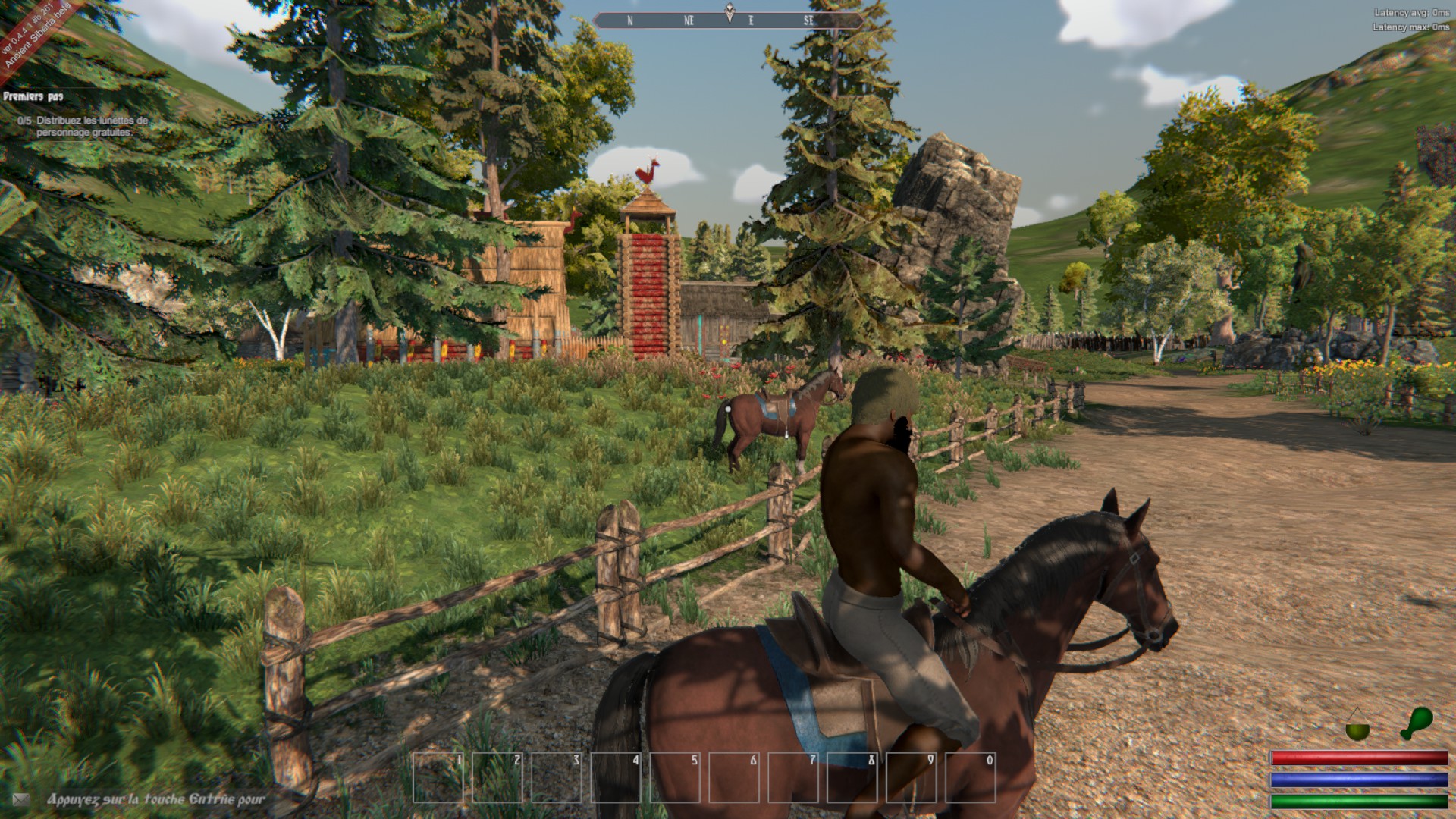Click the Entrée key prompt message

click(x=155, y=799)
